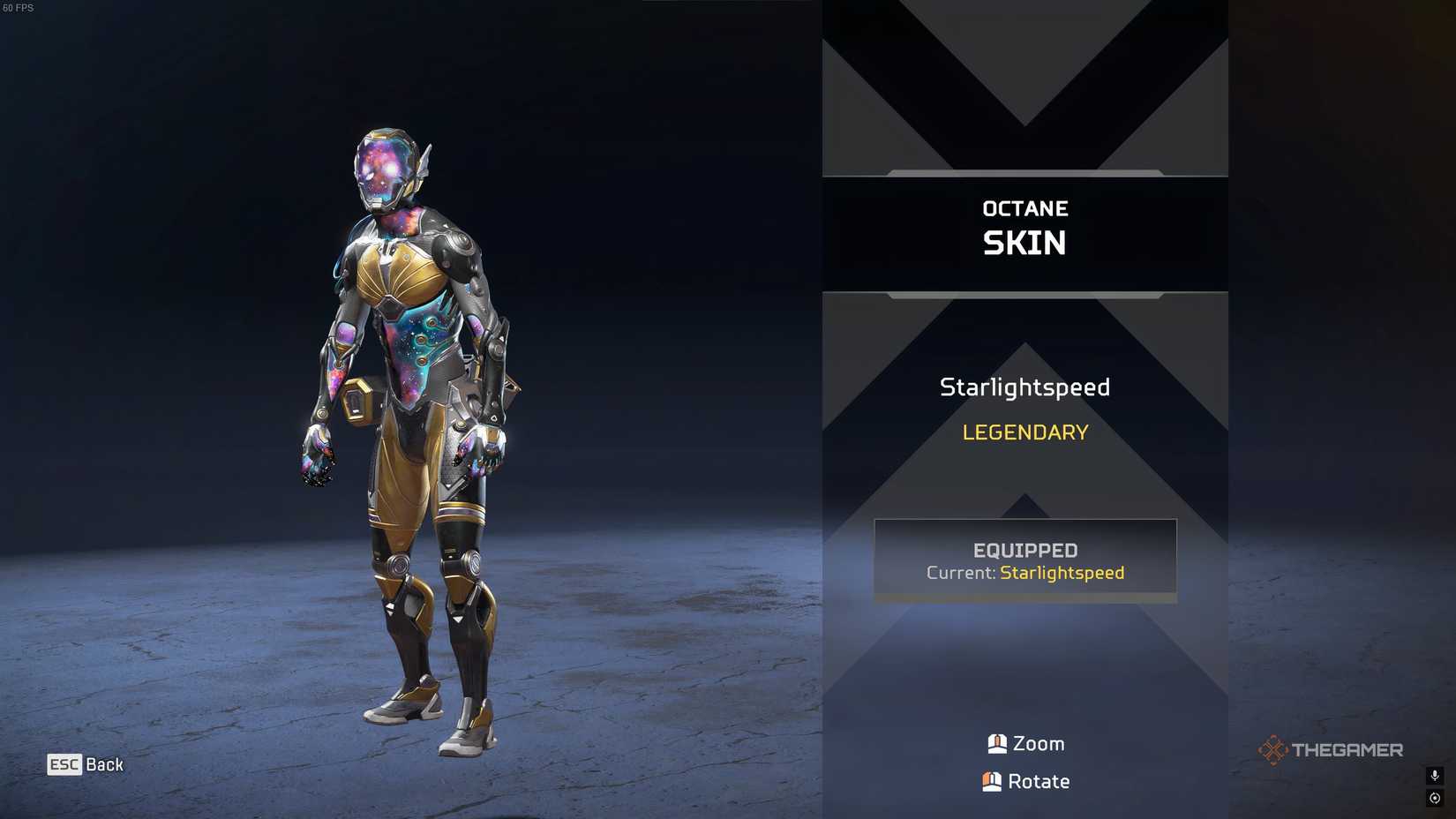
Task: Select the SKIN tab under OCTANE
Action: tap(1024, 243)
